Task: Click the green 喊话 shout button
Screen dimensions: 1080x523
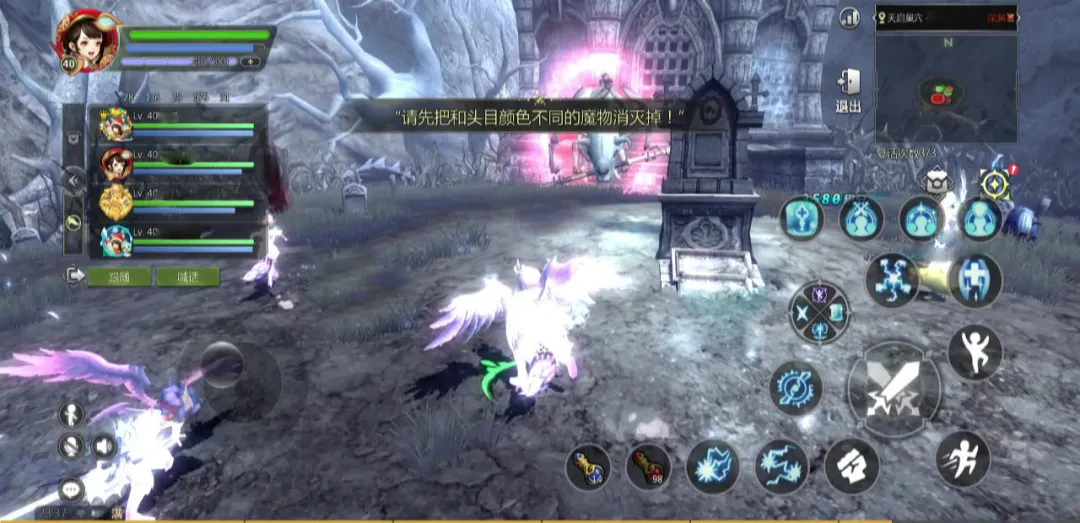Action: (x=188, y=276)
